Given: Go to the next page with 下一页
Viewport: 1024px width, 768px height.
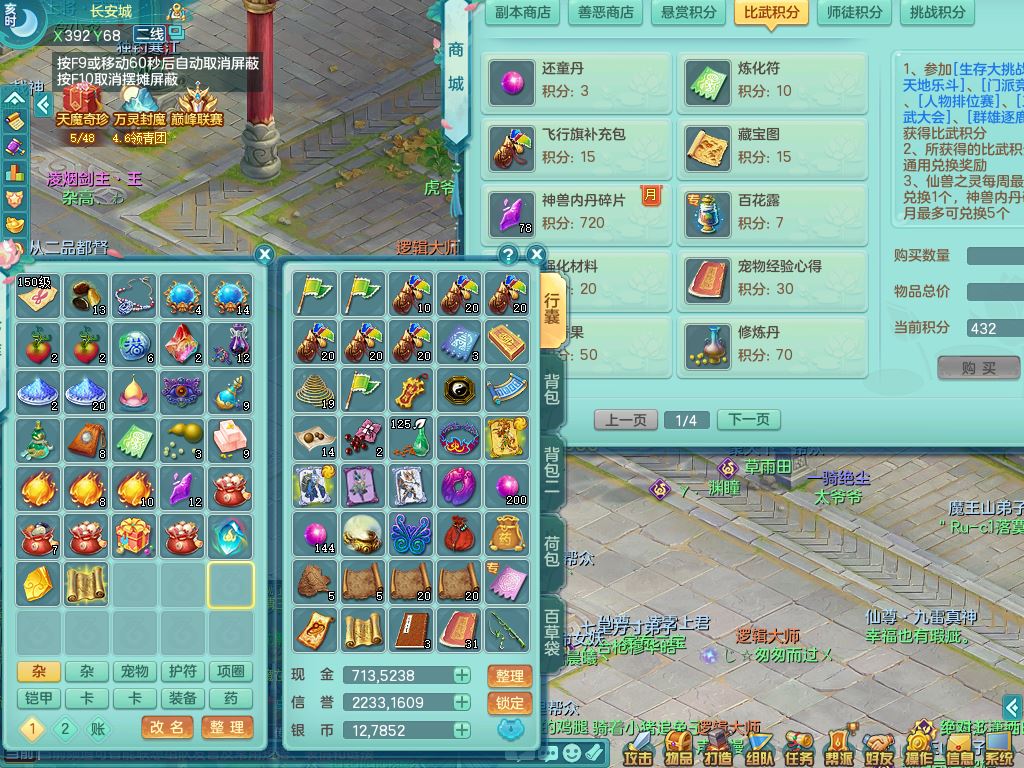Looking at the screenshot, I should click(x=749, y=420).
